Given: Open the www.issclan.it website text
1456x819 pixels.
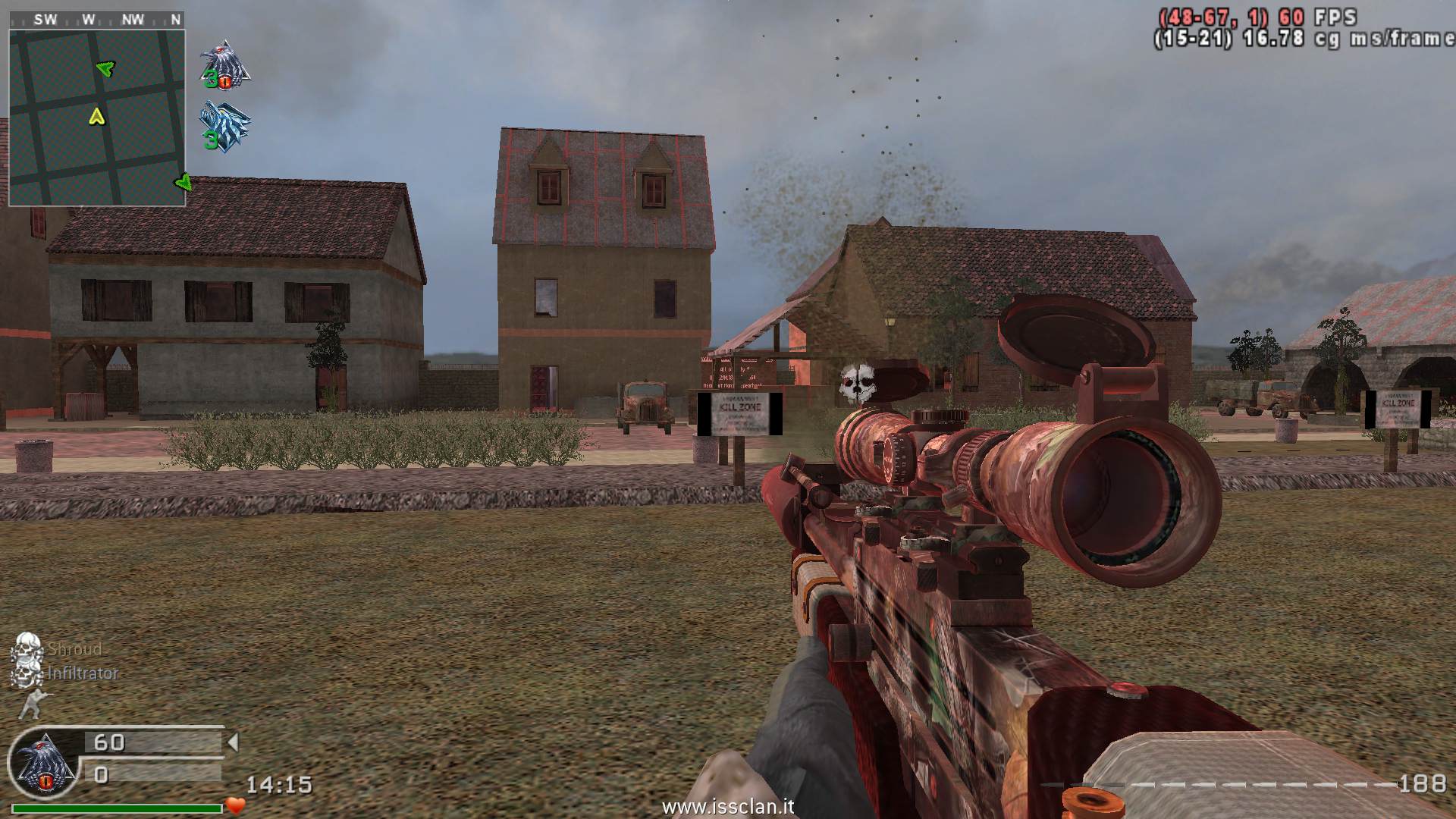Looking at the screenshot, I should coord(727,806).
